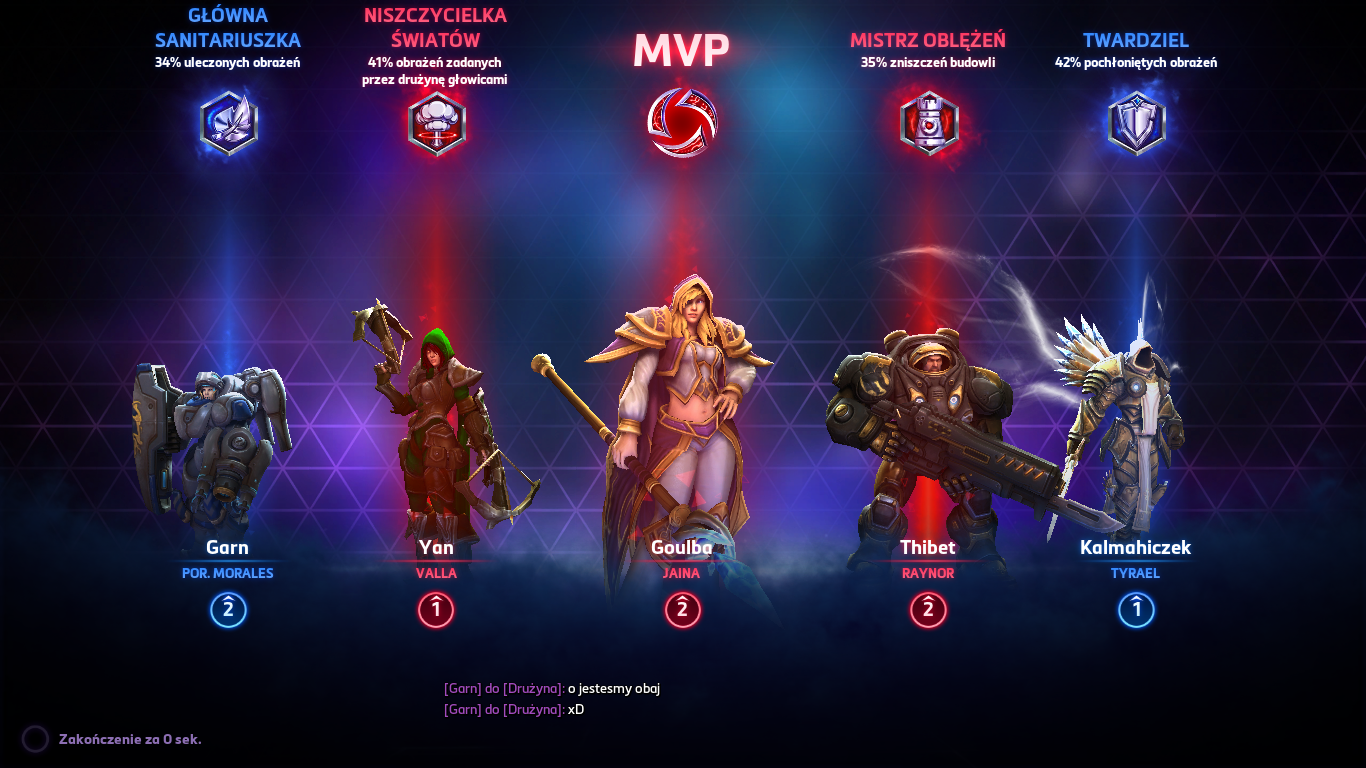
Task: Select the Valla hero name label
Action: [x=434, y=571]
